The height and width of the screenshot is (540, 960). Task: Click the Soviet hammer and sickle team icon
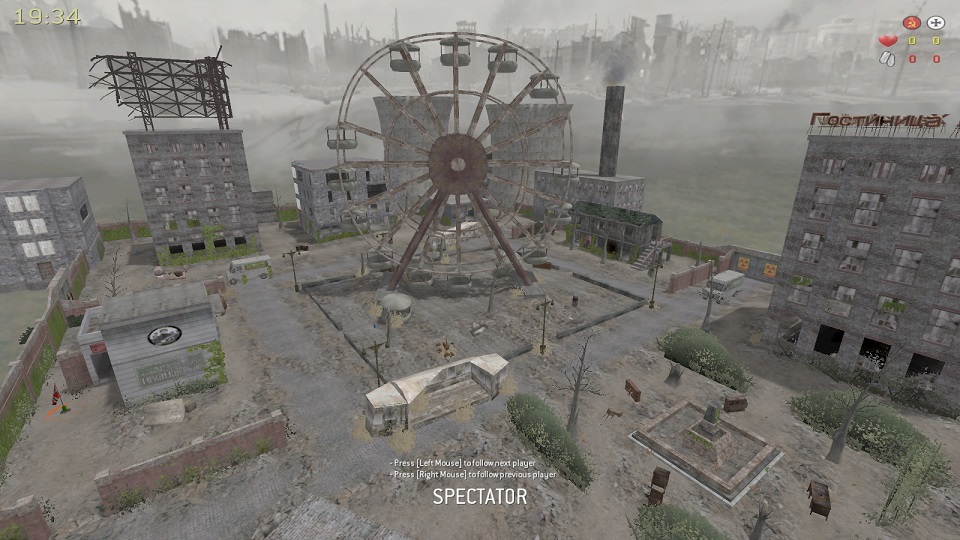pyautogui.click(x=911, y=22)
